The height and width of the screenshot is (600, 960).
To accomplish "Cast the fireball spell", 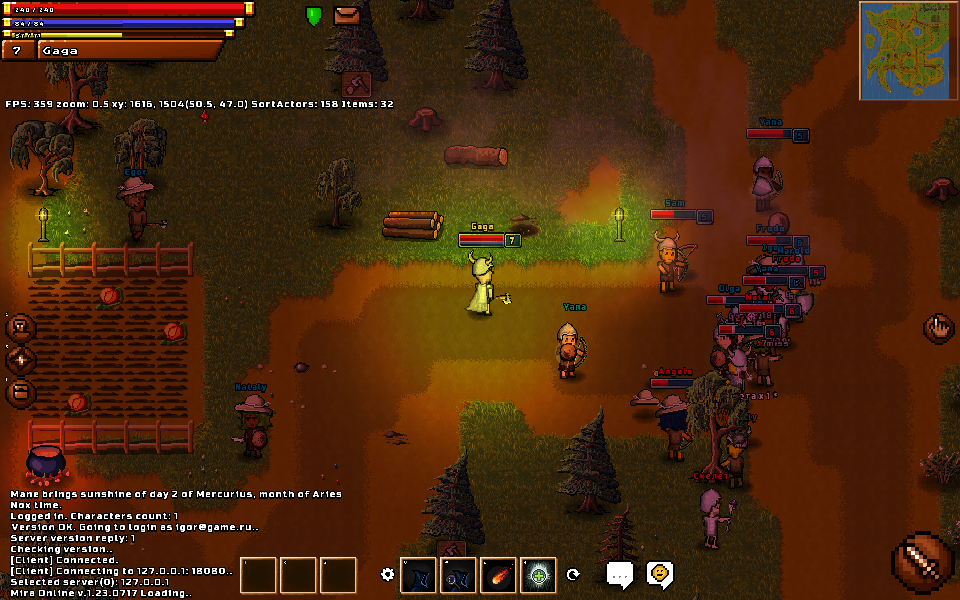I will [x=498, y=575].
